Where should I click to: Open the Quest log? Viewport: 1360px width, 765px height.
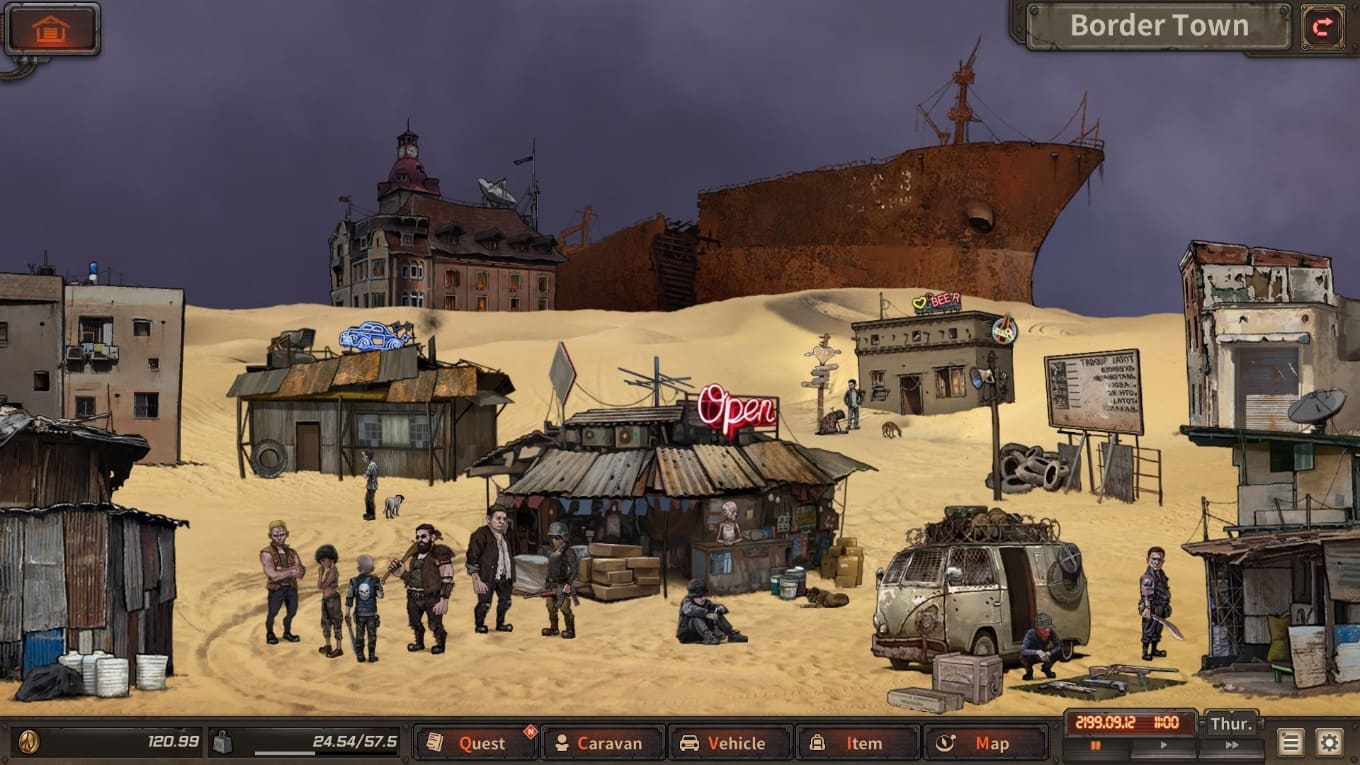click(x=476, y=743)
